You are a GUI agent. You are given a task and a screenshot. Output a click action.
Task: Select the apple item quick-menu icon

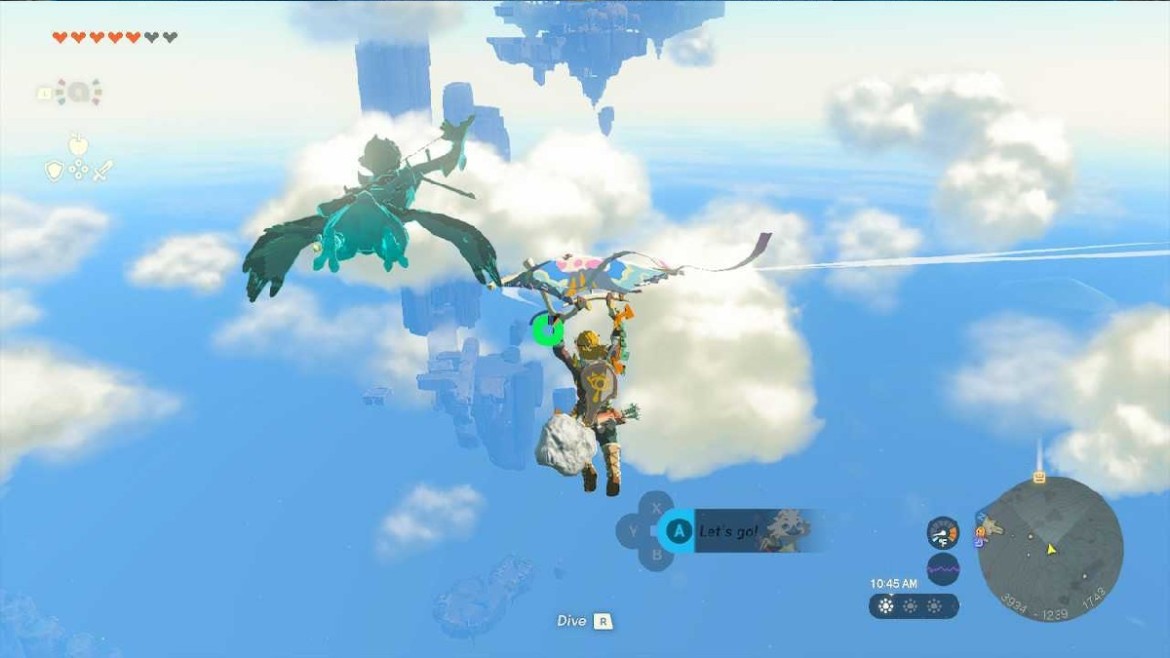point(78,146)
